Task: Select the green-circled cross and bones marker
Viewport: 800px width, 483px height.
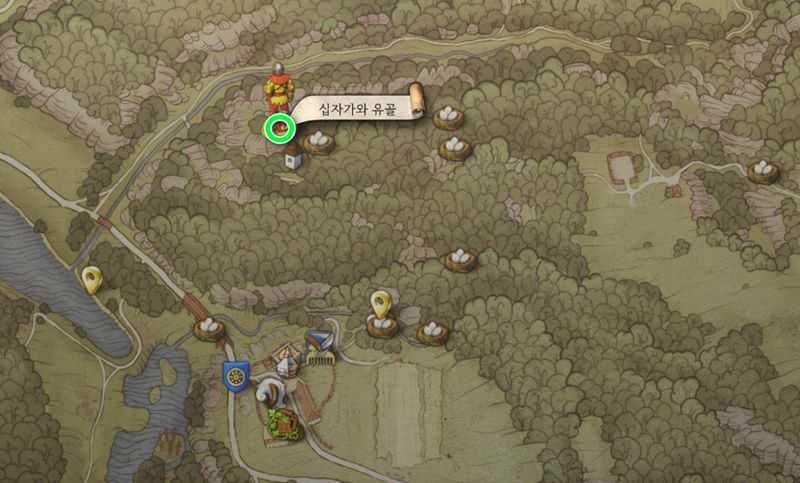Action: (x=279, y=128)
